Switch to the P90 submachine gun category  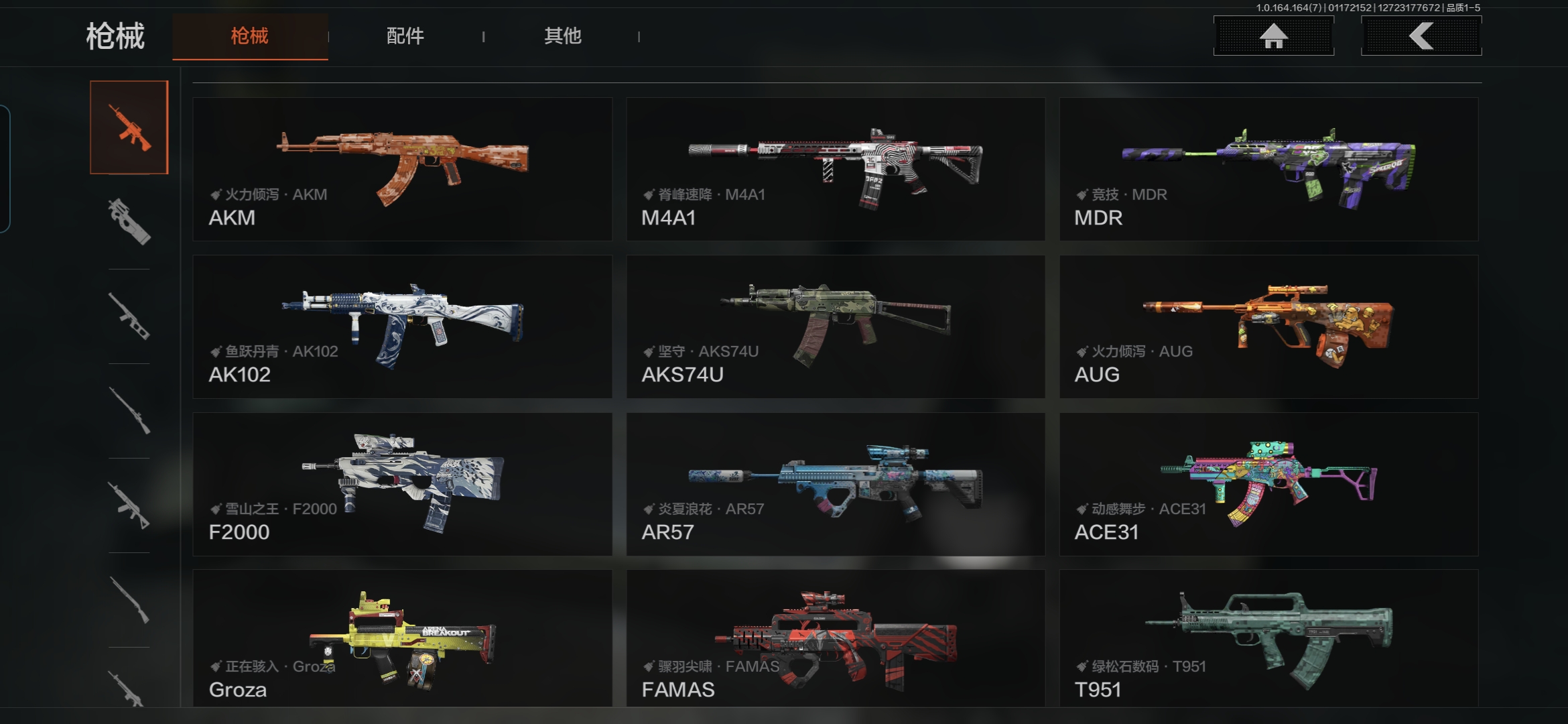coord(129,221)
